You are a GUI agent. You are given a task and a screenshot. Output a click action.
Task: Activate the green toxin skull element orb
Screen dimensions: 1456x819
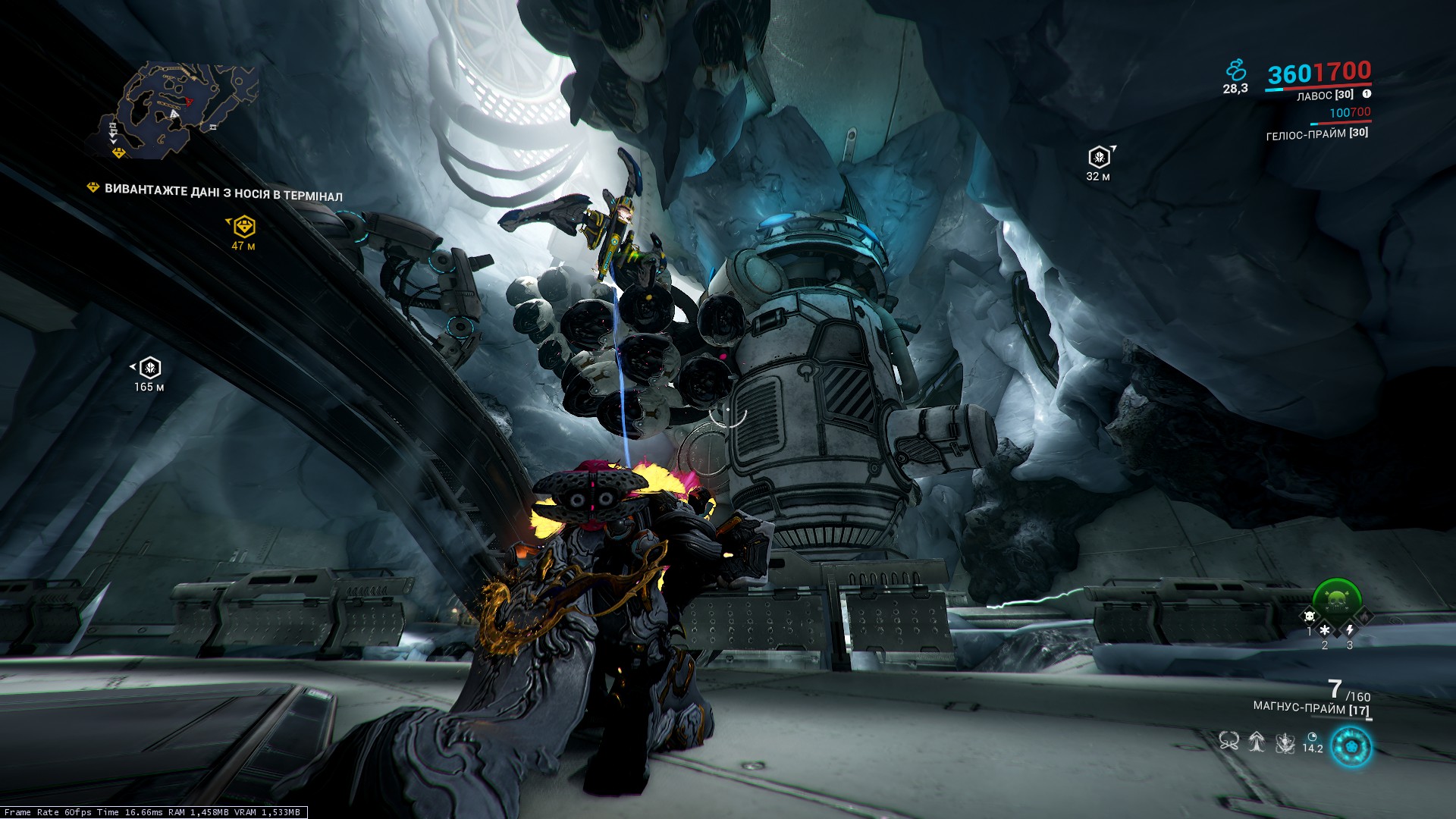[1336, 599]
